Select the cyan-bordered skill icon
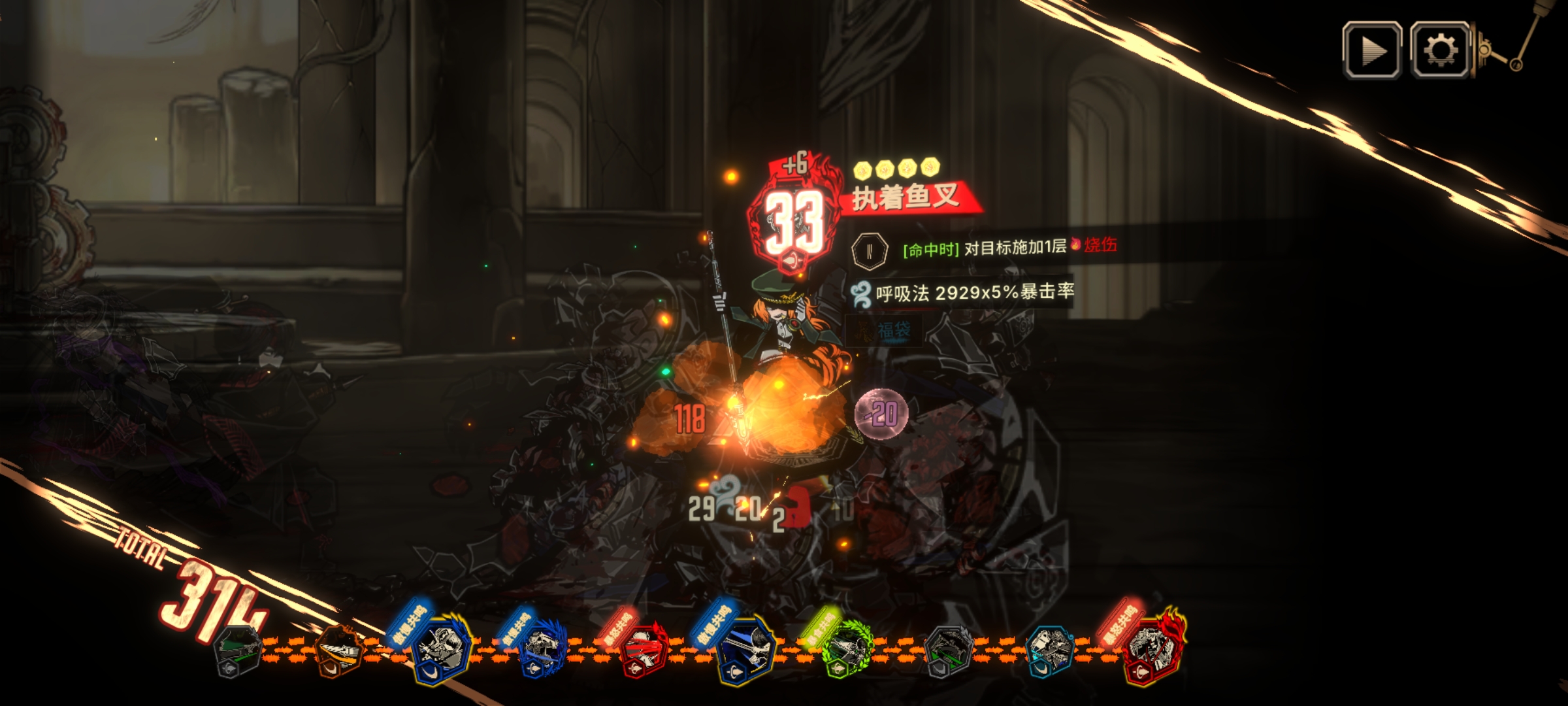Viewport: 1568px width, 706px height. [1050, 650]
